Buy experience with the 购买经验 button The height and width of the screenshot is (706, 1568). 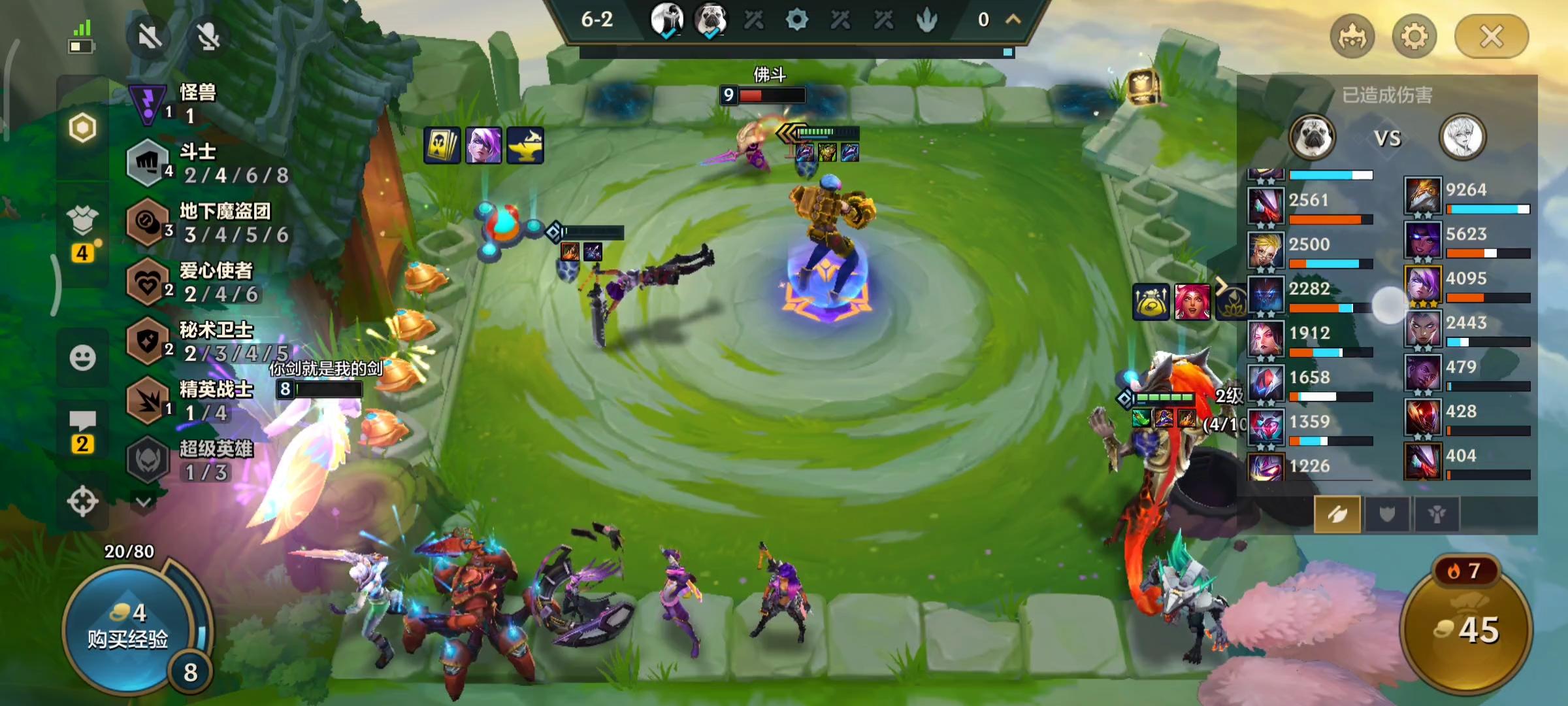tap(128, 628)
